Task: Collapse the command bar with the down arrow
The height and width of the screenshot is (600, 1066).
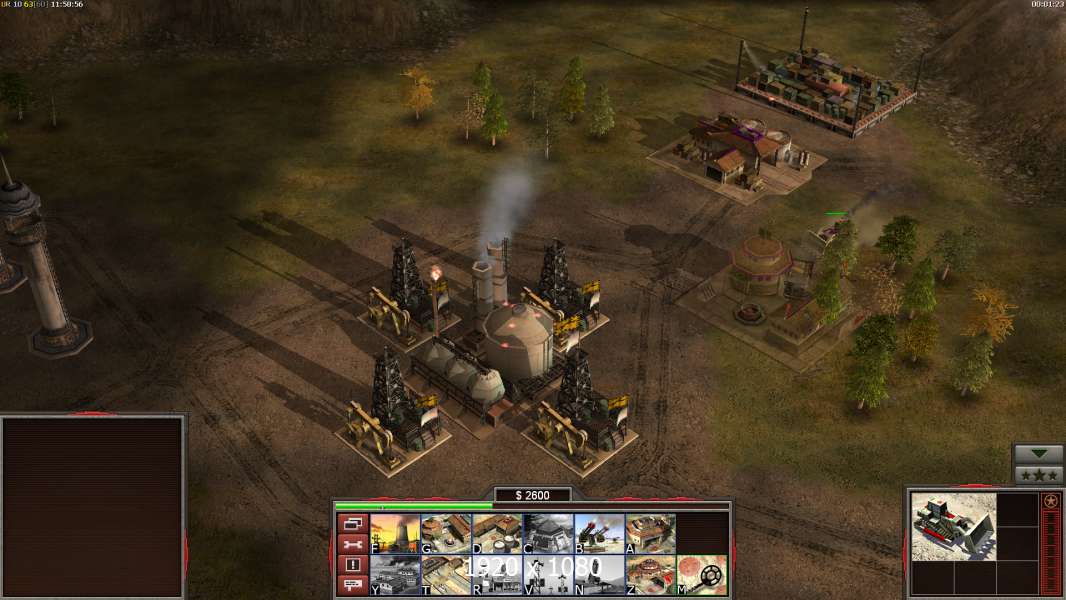Action: click(x=1038, y=454)
